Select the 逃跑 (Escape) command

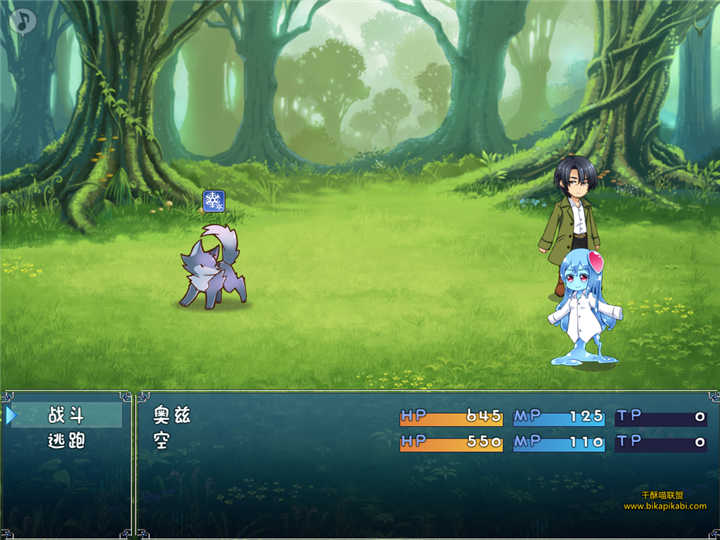66,440
